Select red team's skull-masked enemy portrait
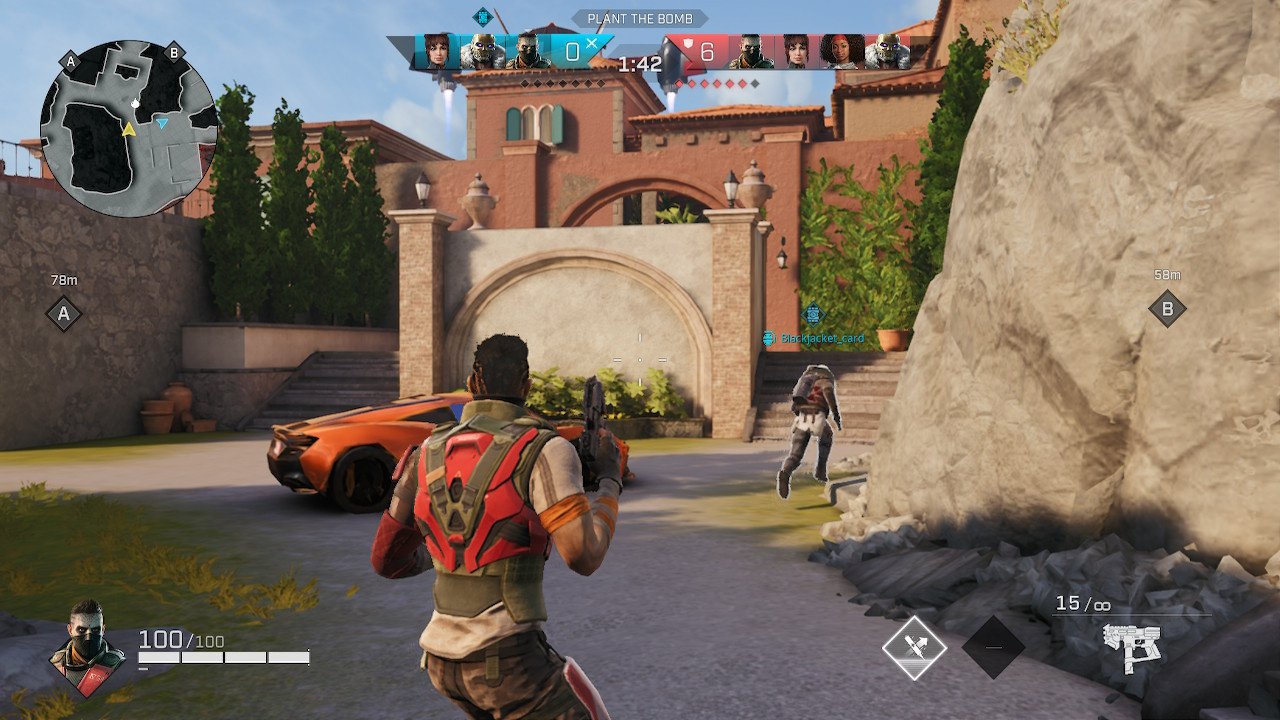Viewport: 1280px width, 720px height. click(x=887, y=51)
